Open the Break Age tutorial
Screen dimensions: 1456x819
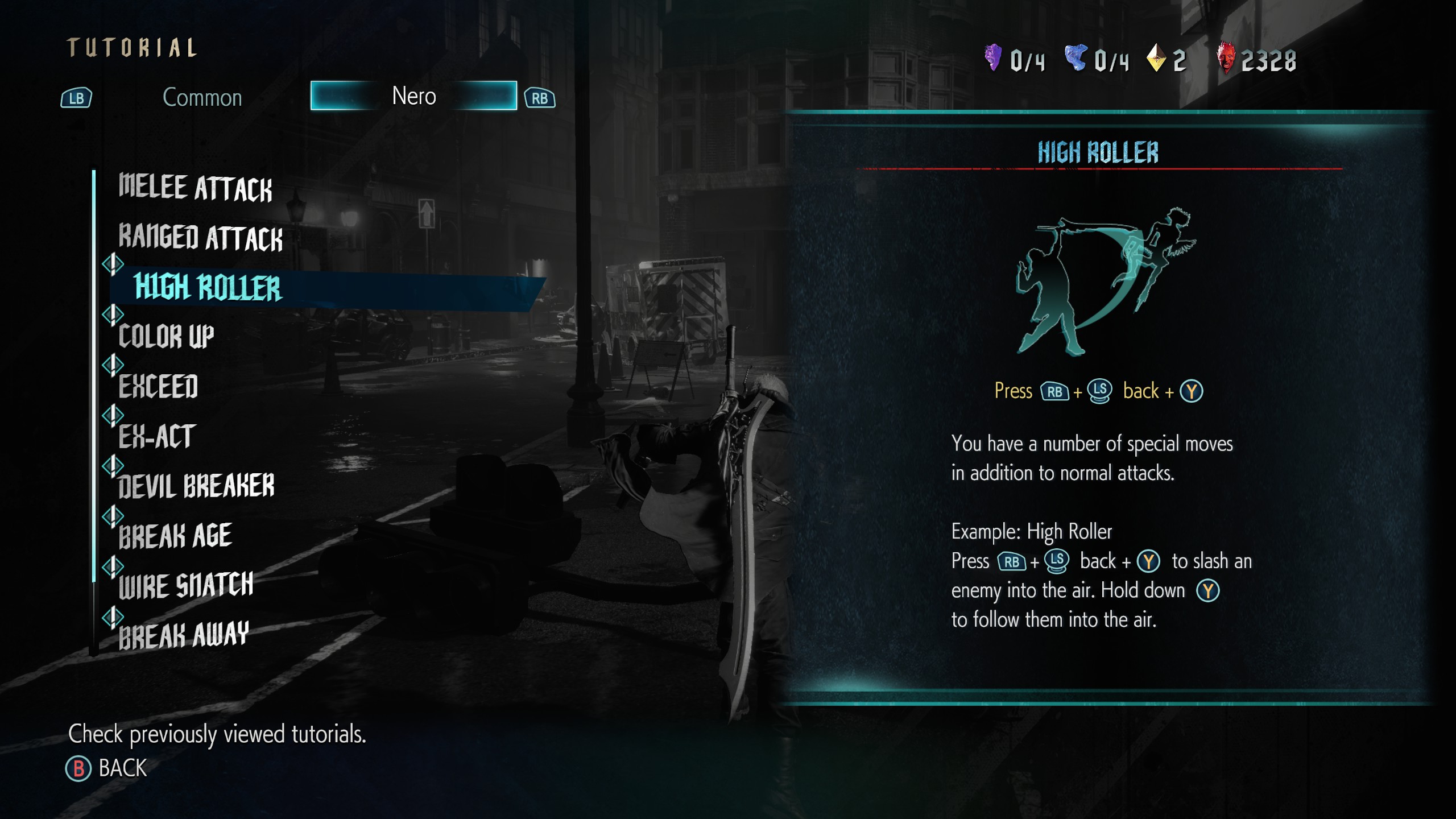click(x=175, y=536)
